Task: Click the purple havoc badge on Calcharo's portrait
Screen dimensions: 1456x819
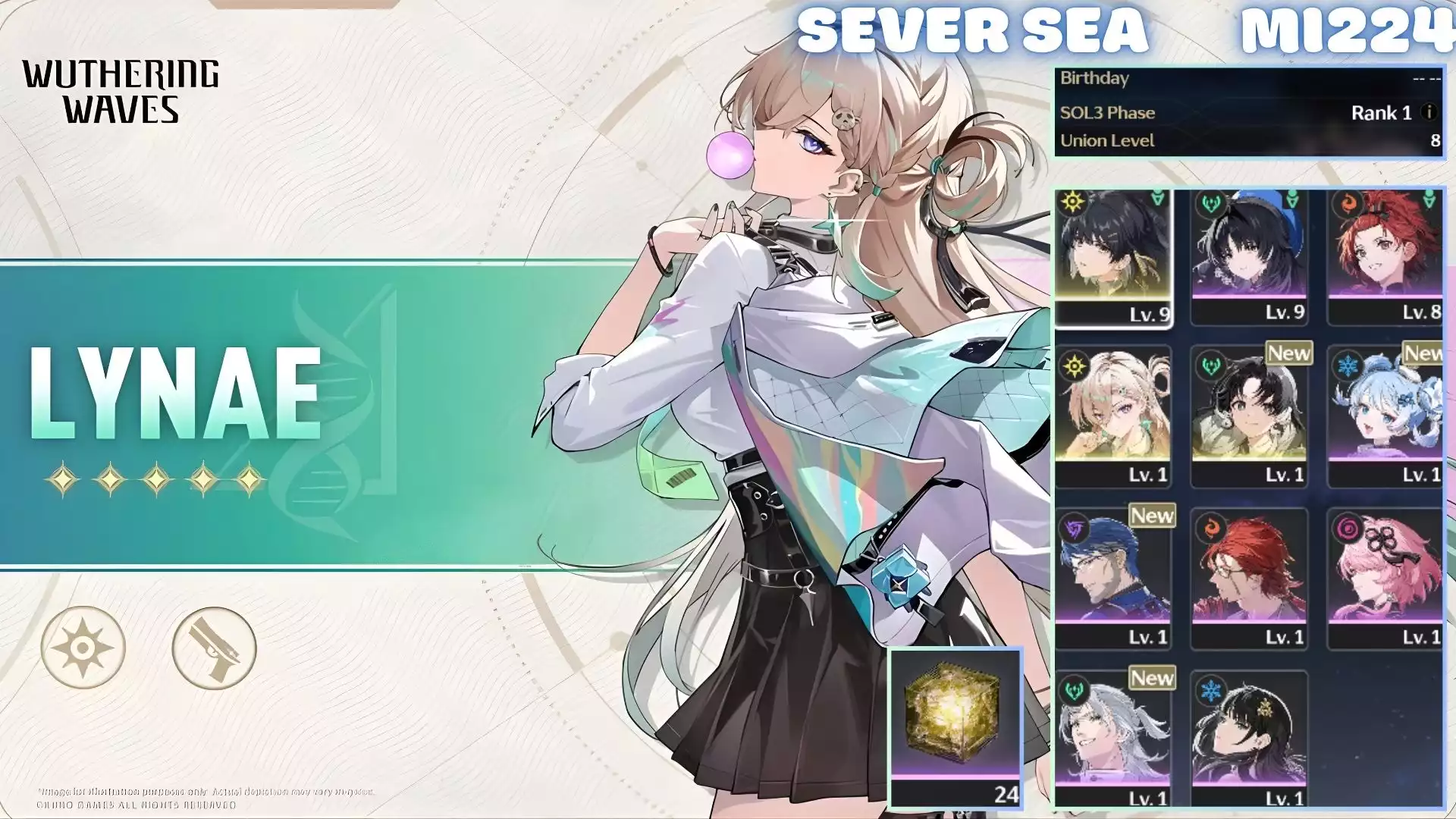Action: [1072, 526]
